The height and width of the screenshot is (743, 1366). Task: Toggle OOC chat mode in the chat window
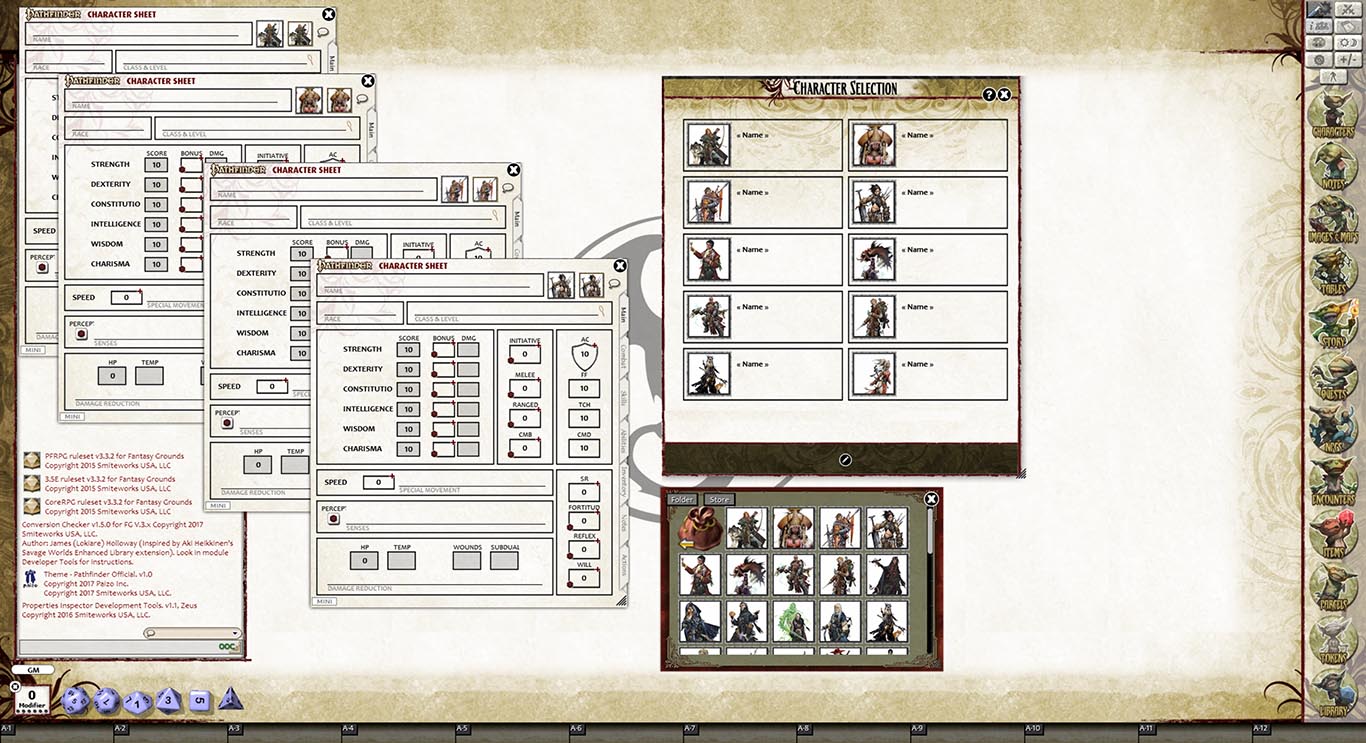(x=227, y=646)
